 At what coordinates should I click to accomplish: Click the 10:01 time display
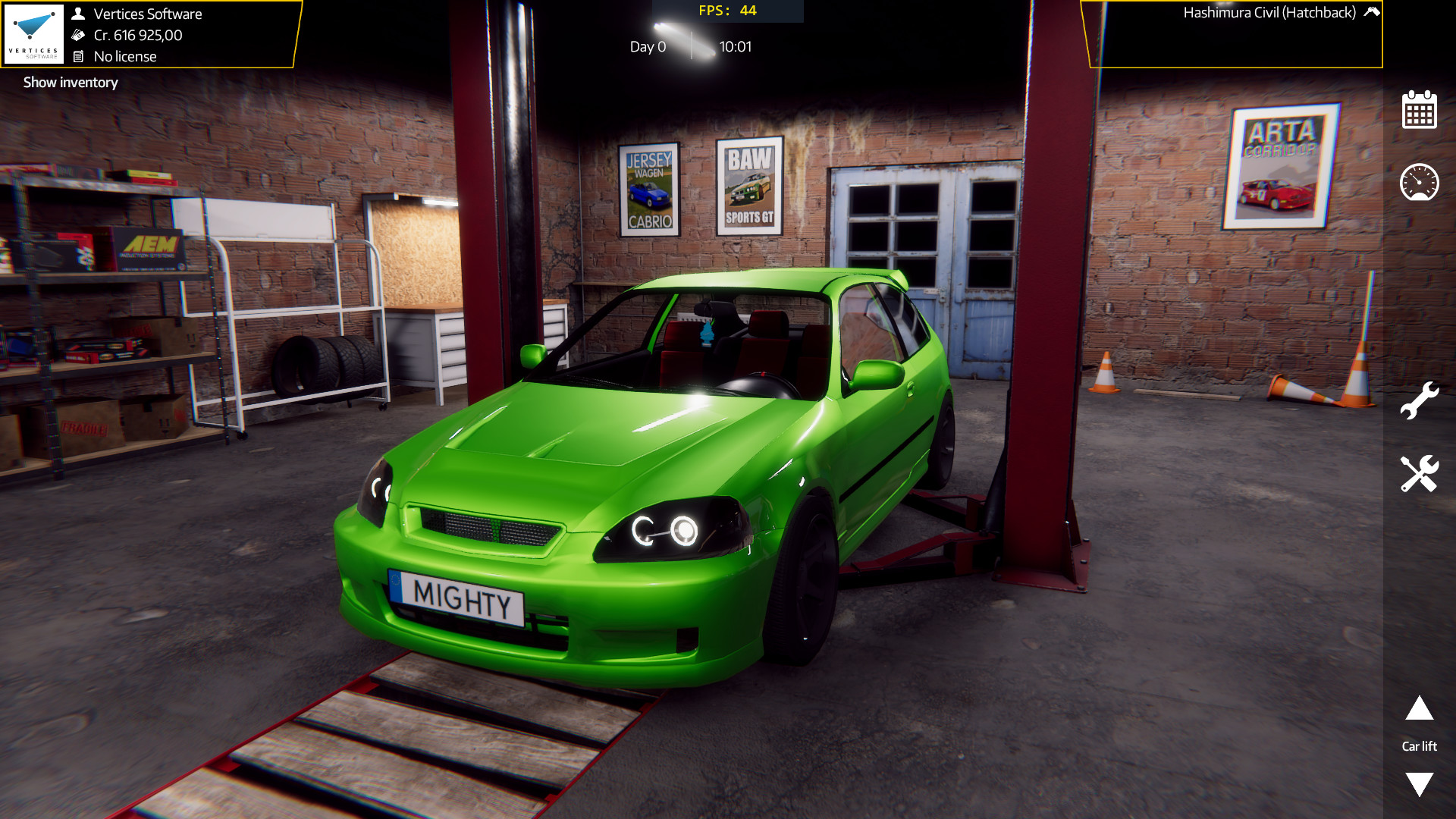(x=736, y=46)
